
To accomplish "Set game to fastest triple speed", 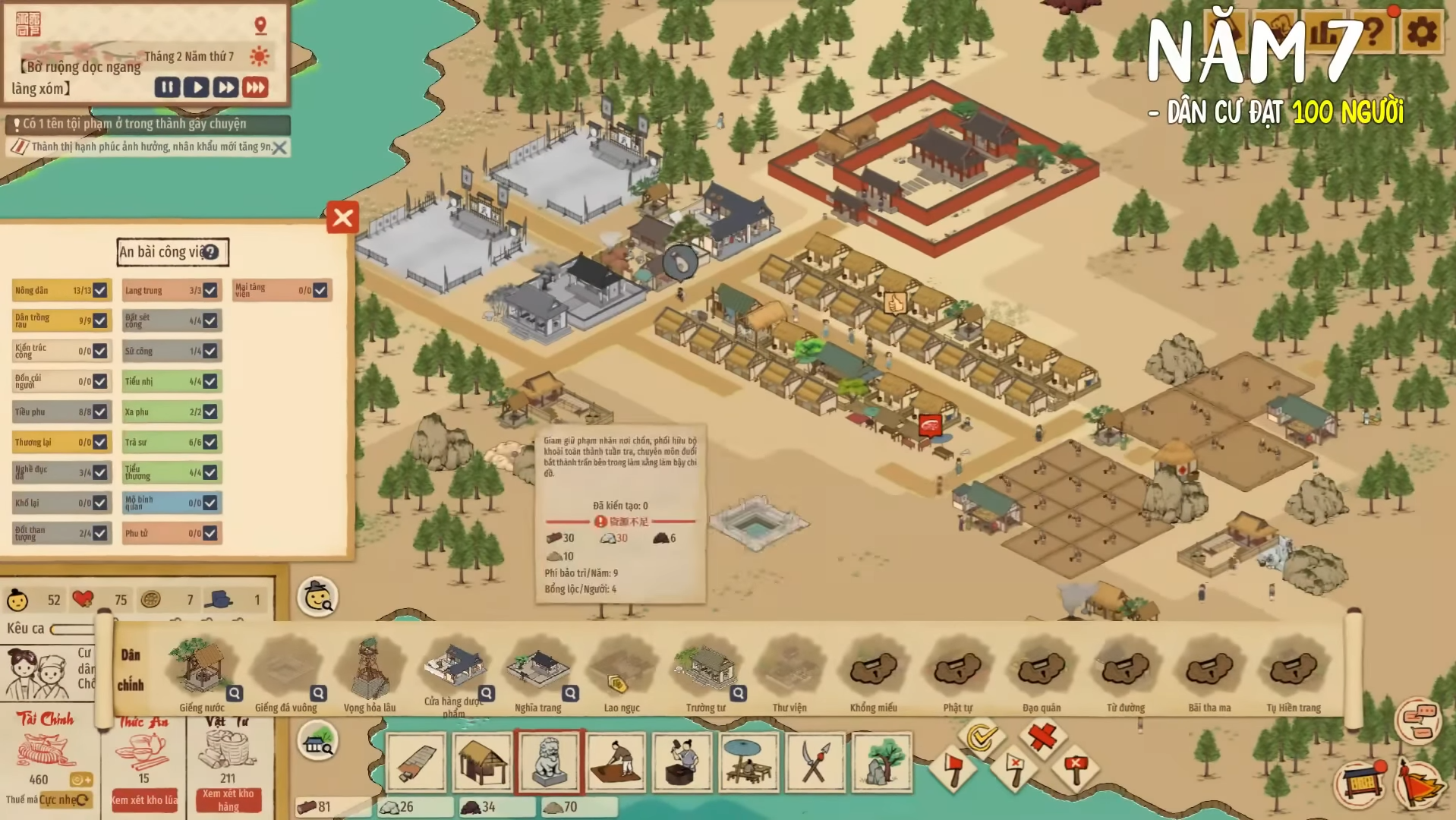I will 256,87.
